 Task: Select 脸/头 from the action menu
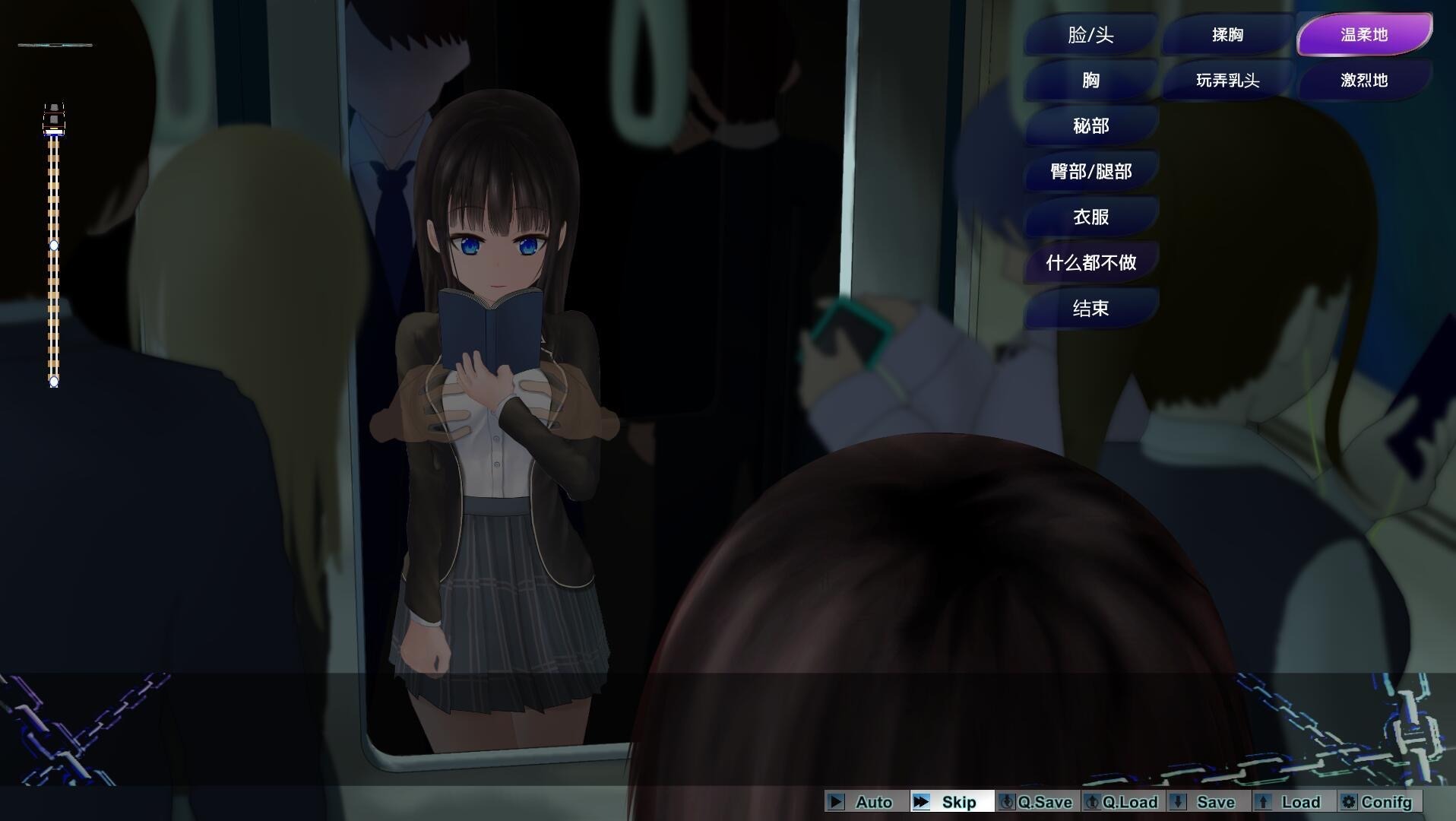click(x=1090, y=35)
